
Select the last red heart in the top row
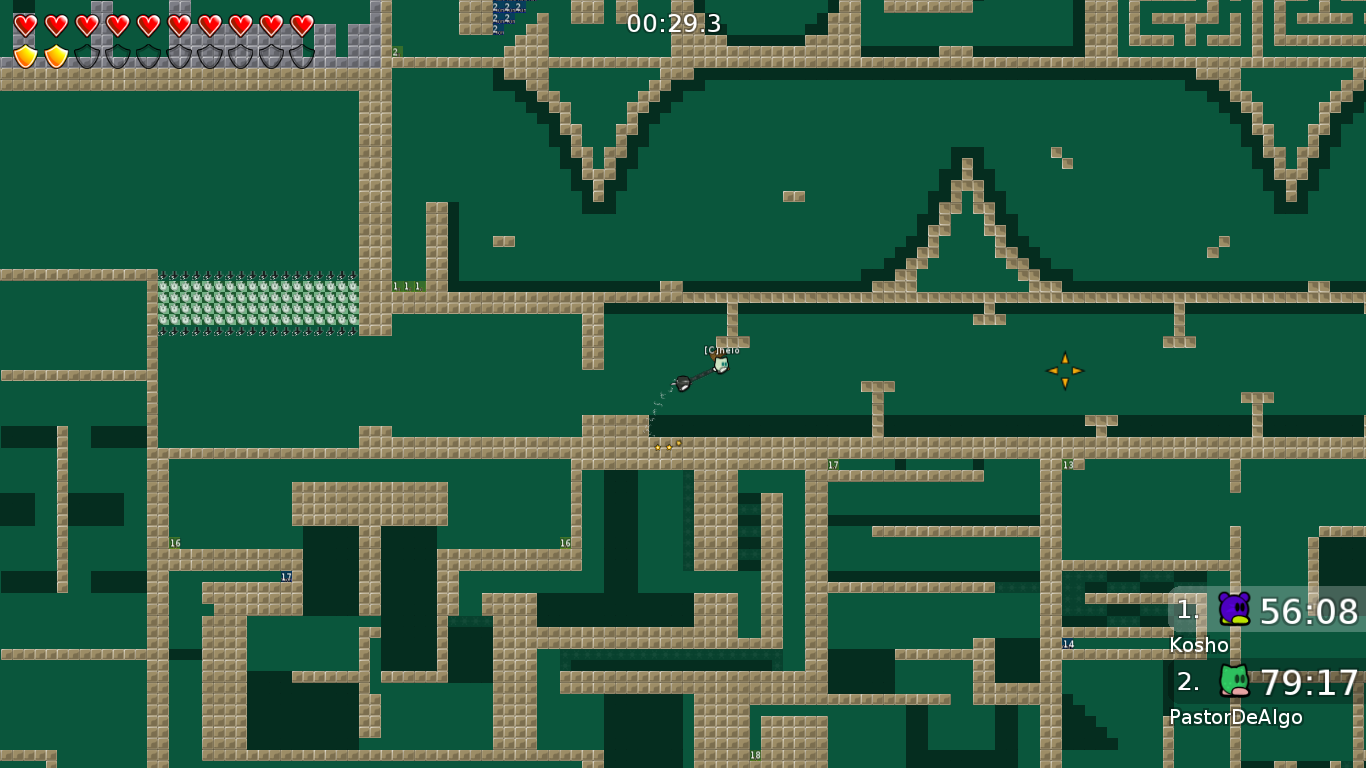(x=302, y=25)
